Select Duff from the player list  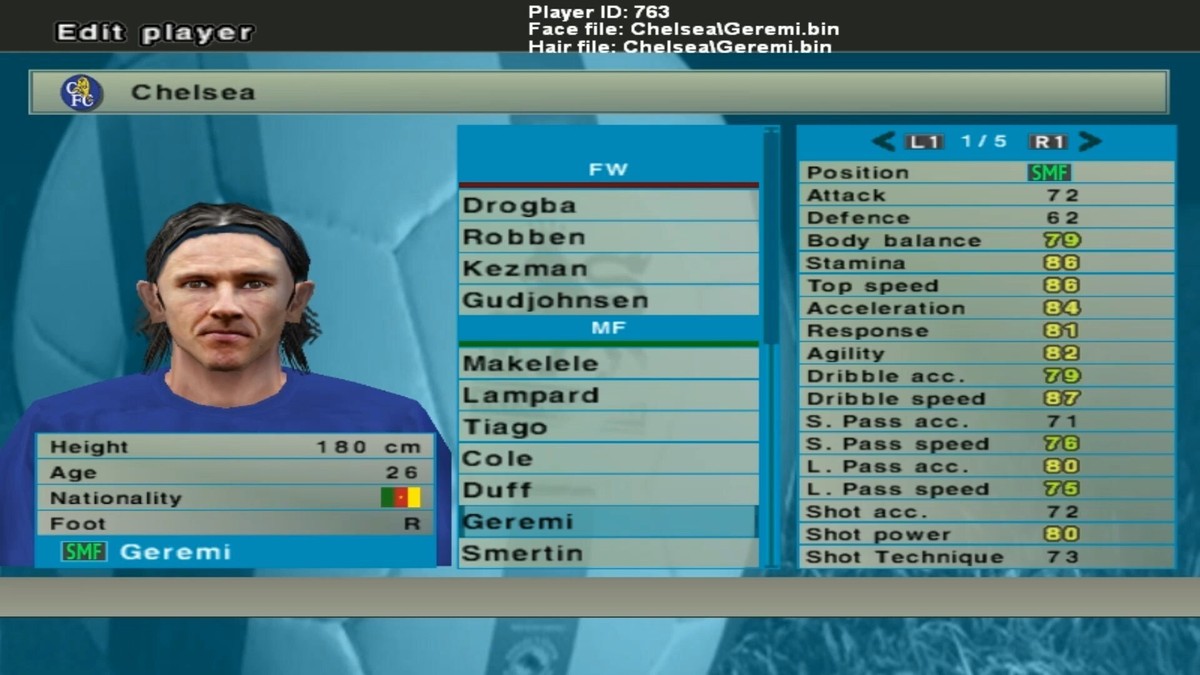pyautogui.click(x=608, y=491)
